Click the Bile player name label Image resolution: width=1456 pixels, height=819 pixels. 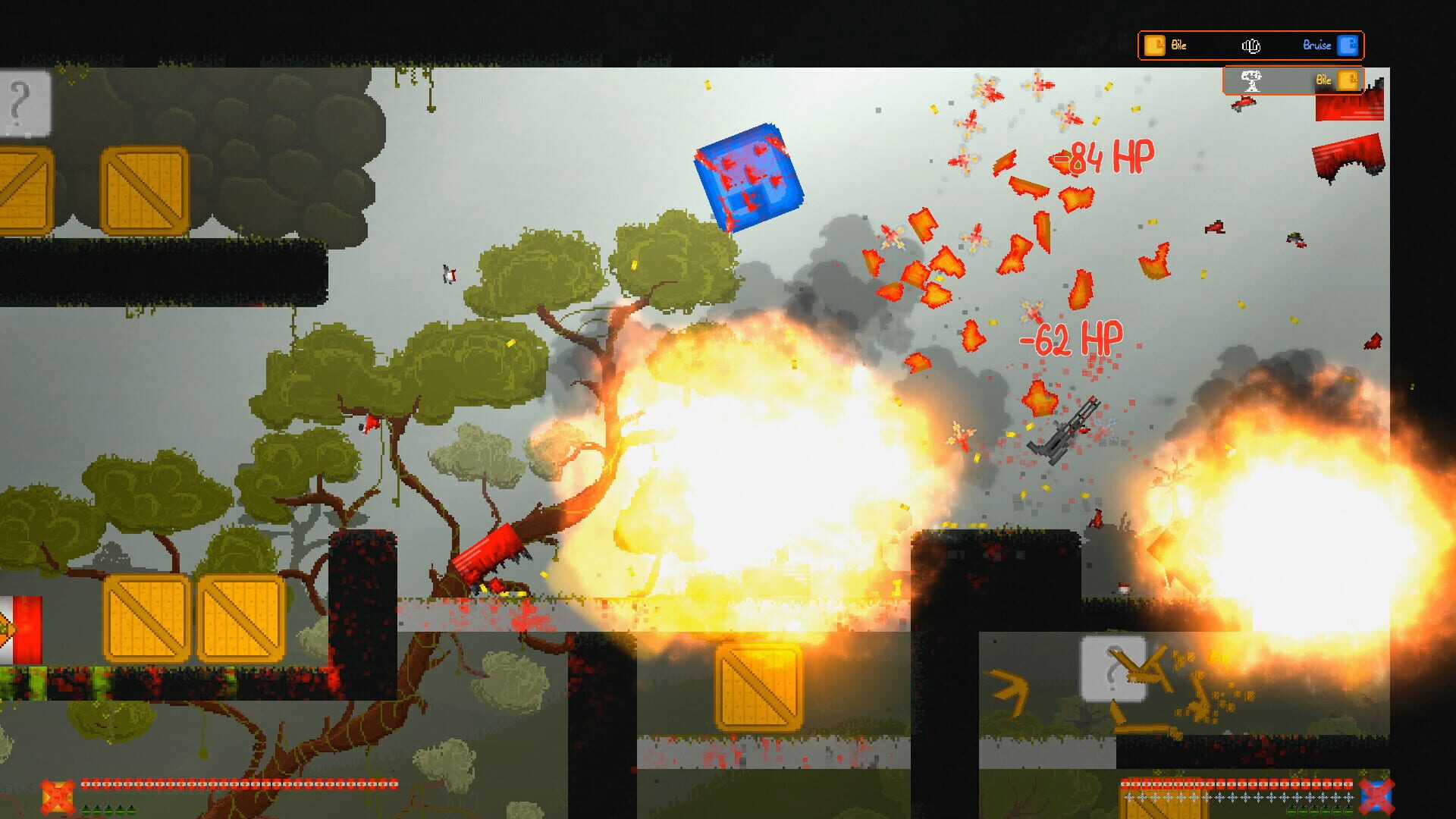(x=1178, y=45)
